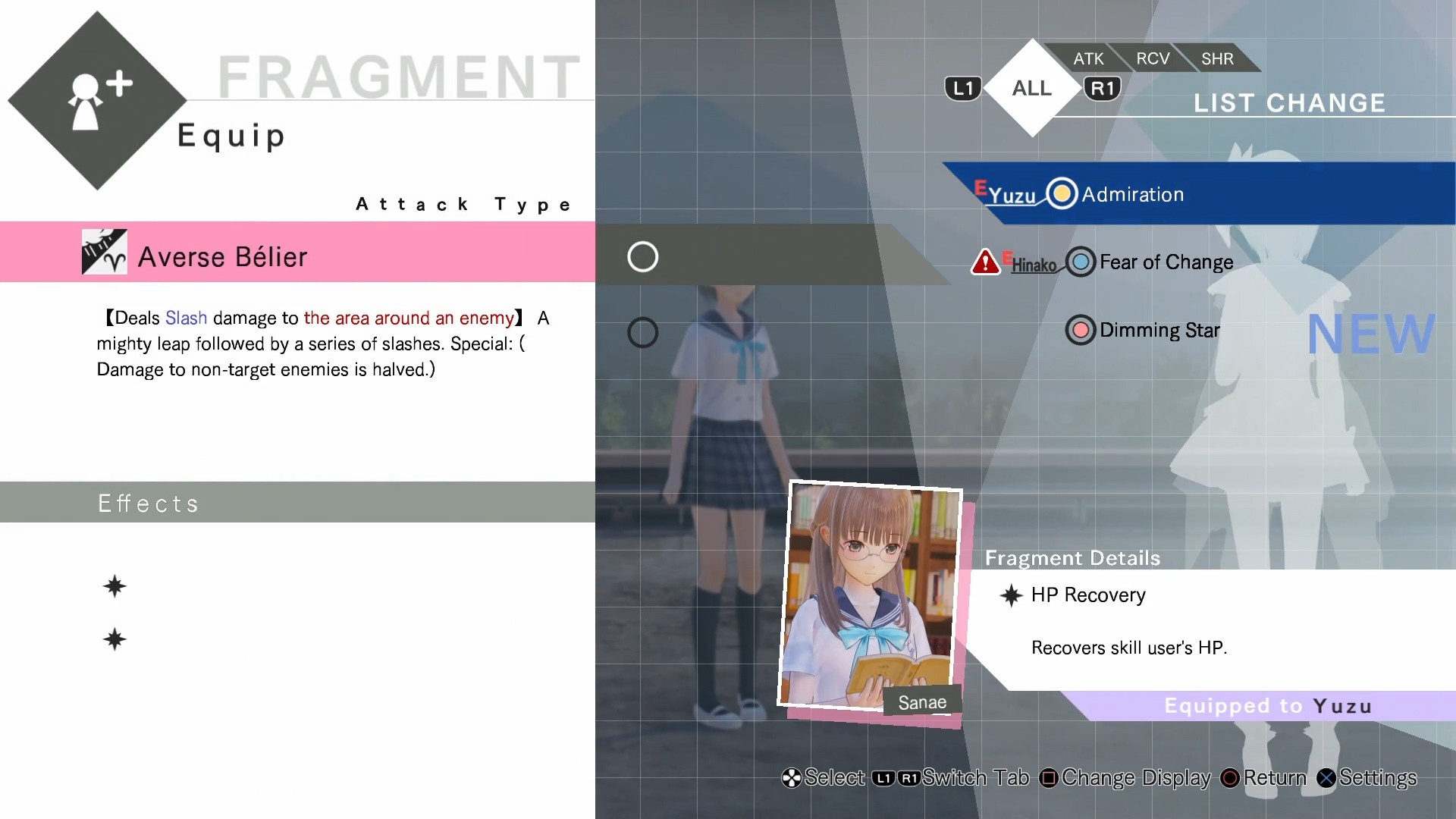Expand the Fragment Details panel
Viewport: 1456px width, 819px height.
click(x=1072, y=558)
